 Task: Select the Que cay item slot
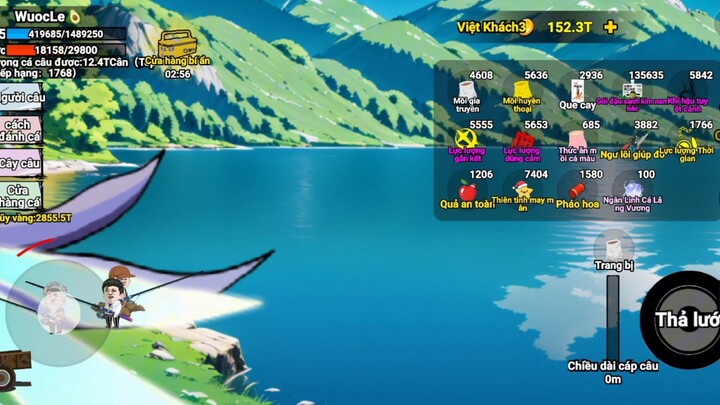point(577,93)
